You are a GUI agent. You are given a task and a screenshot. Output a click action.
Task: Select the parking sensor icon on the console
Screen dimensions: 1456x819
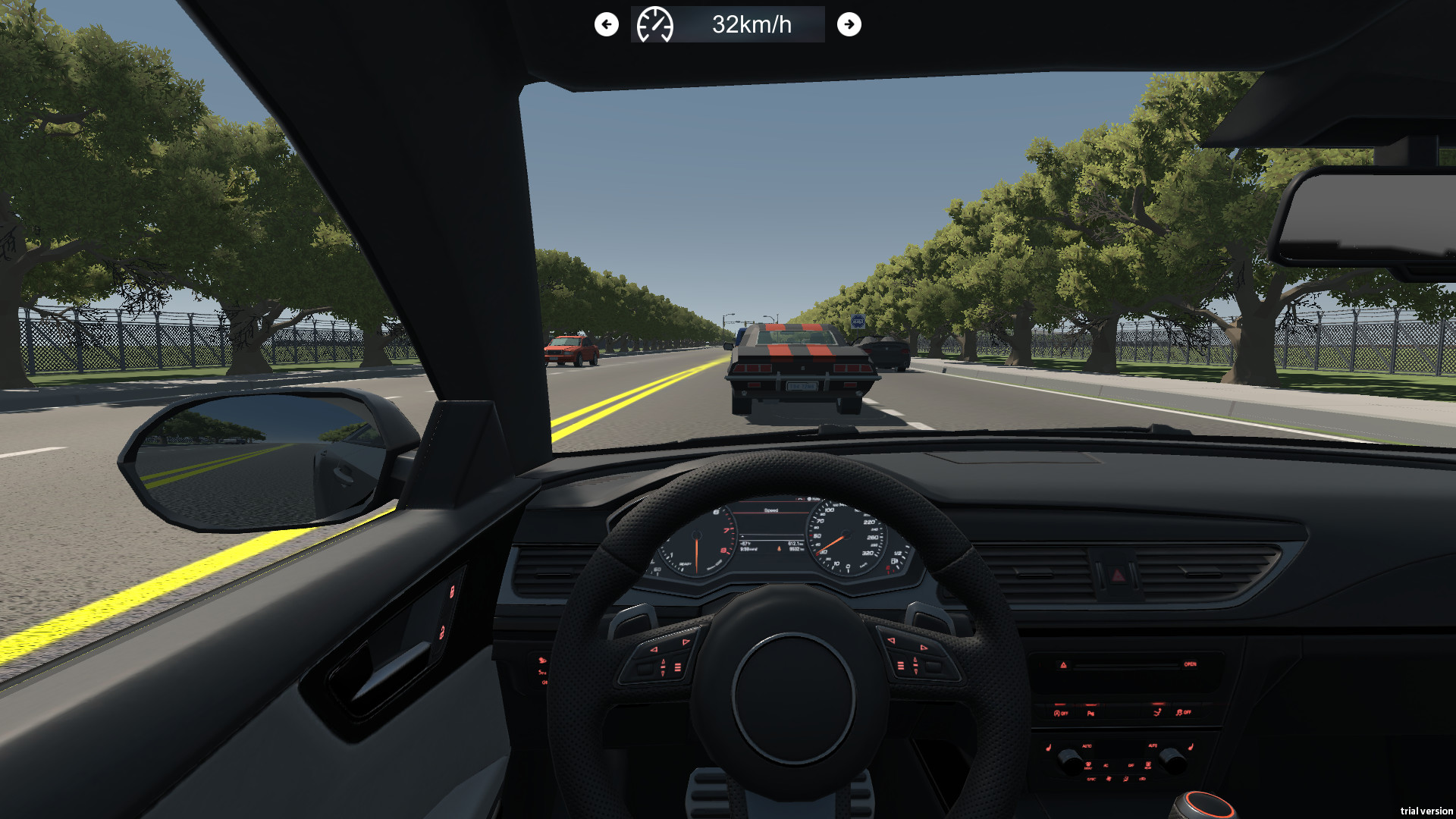tap(1091, 713)
